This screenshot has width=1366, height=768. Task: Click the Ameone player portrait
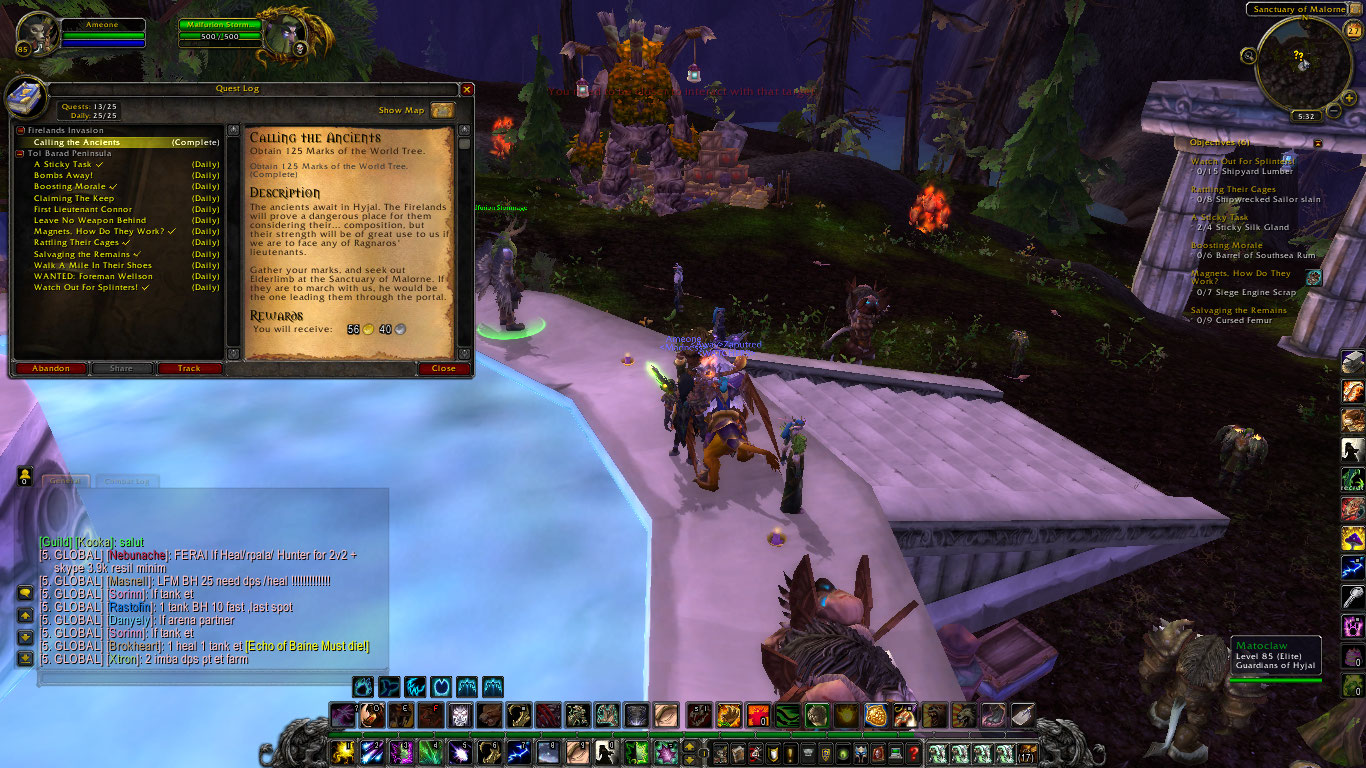click(x=37, y=33)
